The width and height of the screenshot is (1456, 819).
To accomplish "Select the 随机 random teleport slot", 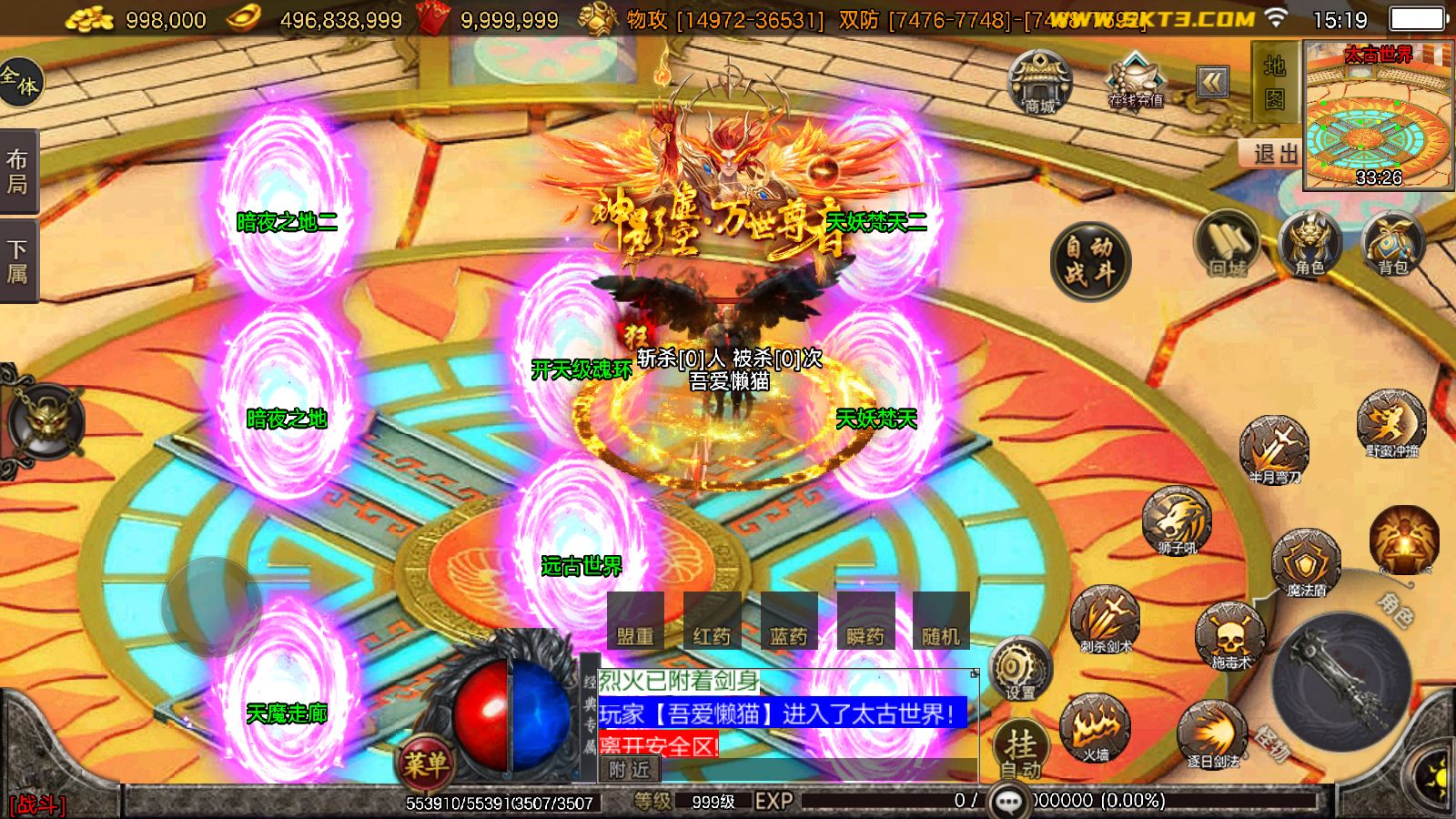I will coord(941,622).
